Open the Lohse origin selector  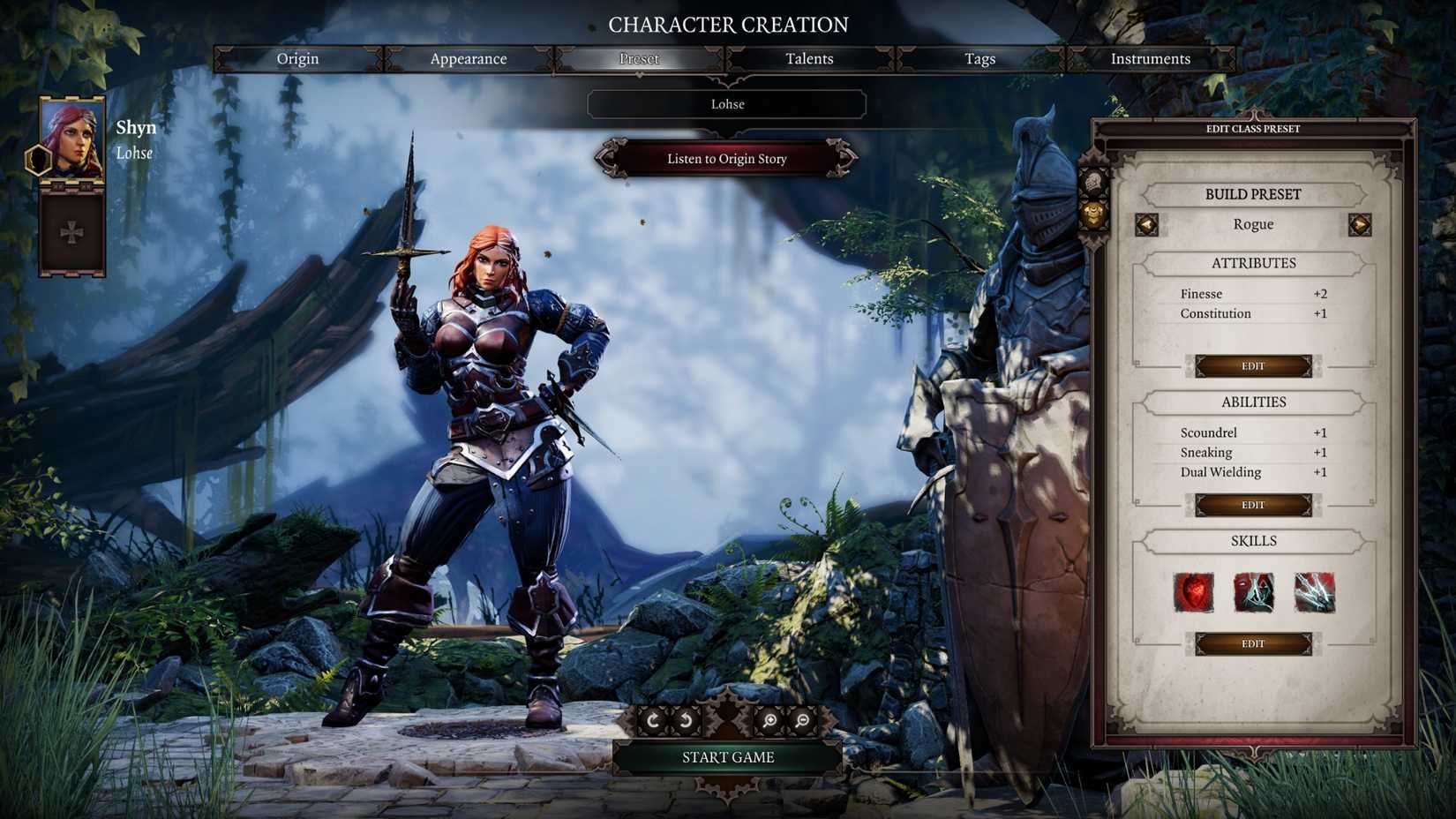[x=727, y=104]
